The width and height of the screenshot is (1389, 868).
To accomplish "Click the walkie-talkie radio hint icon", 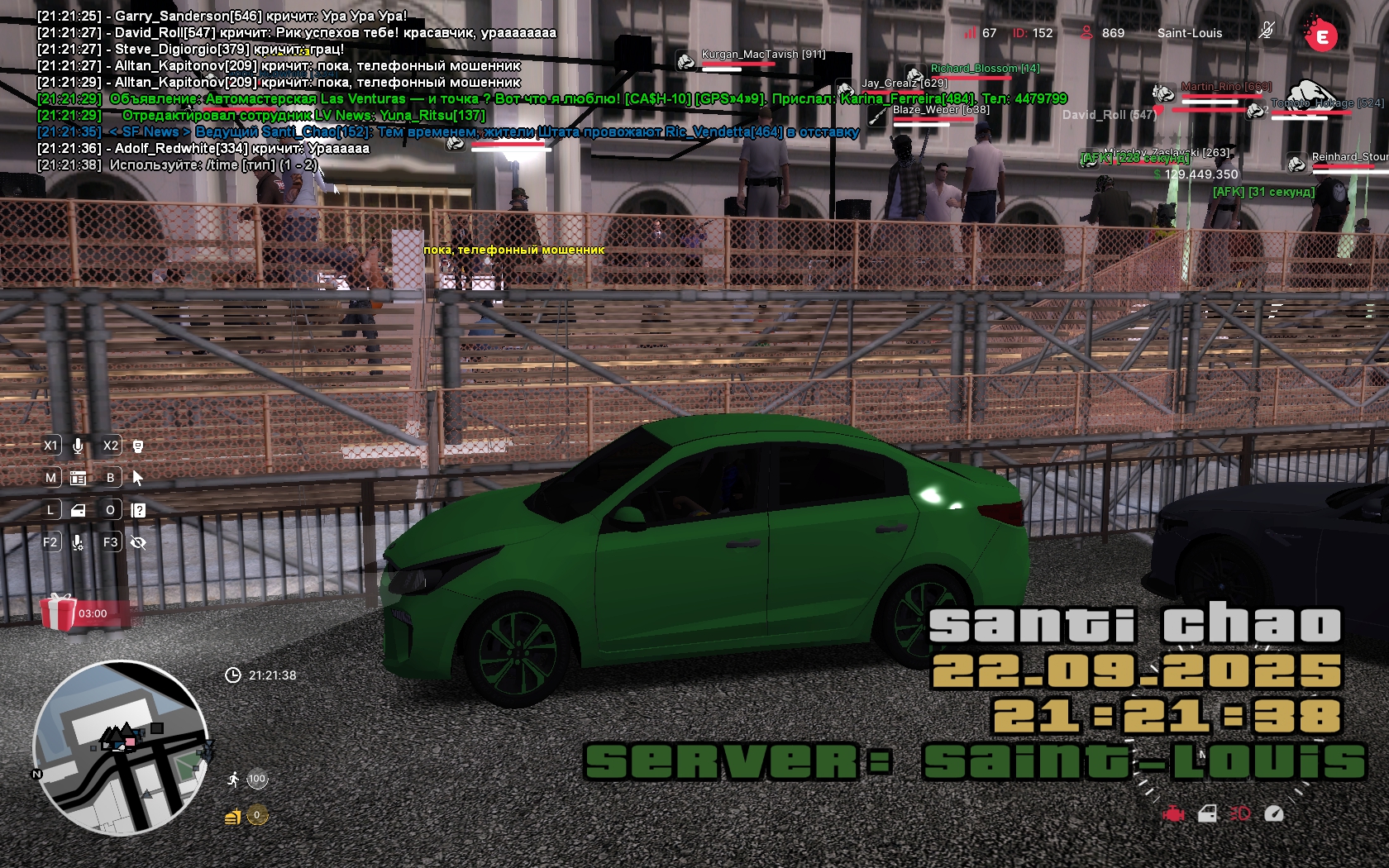I will coord(138,446).
